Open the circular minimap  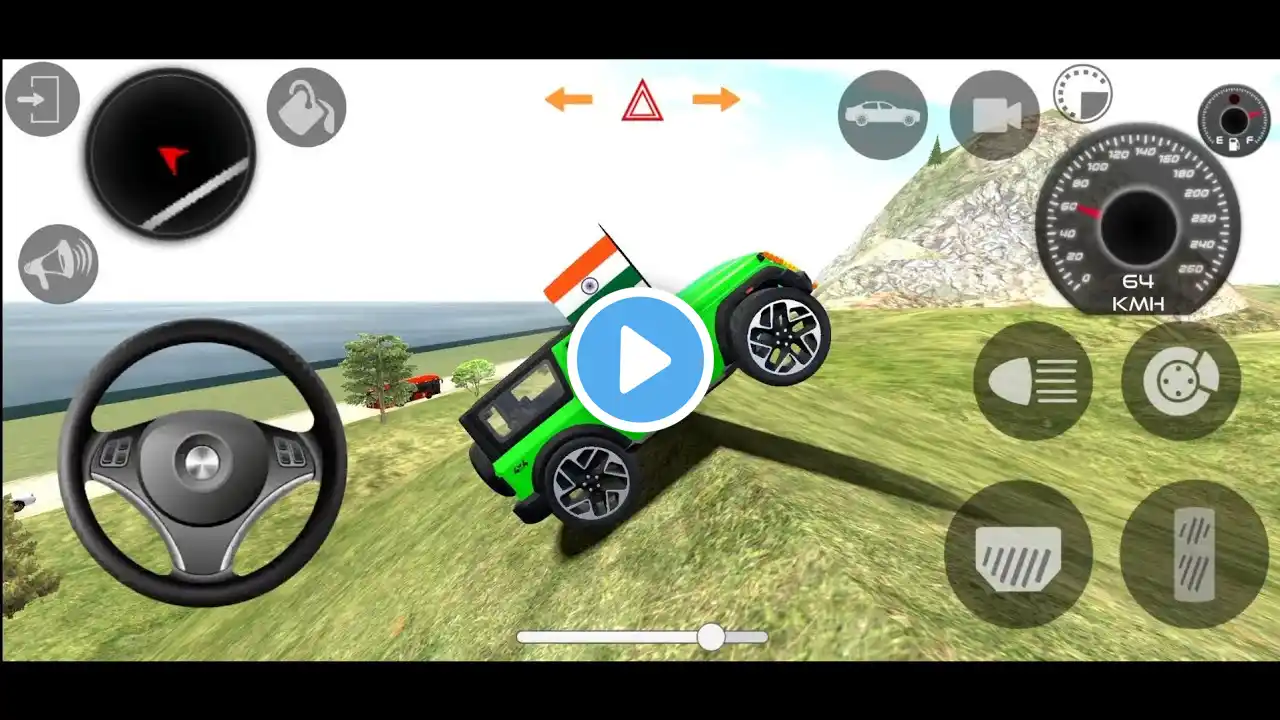pos(170,153)
